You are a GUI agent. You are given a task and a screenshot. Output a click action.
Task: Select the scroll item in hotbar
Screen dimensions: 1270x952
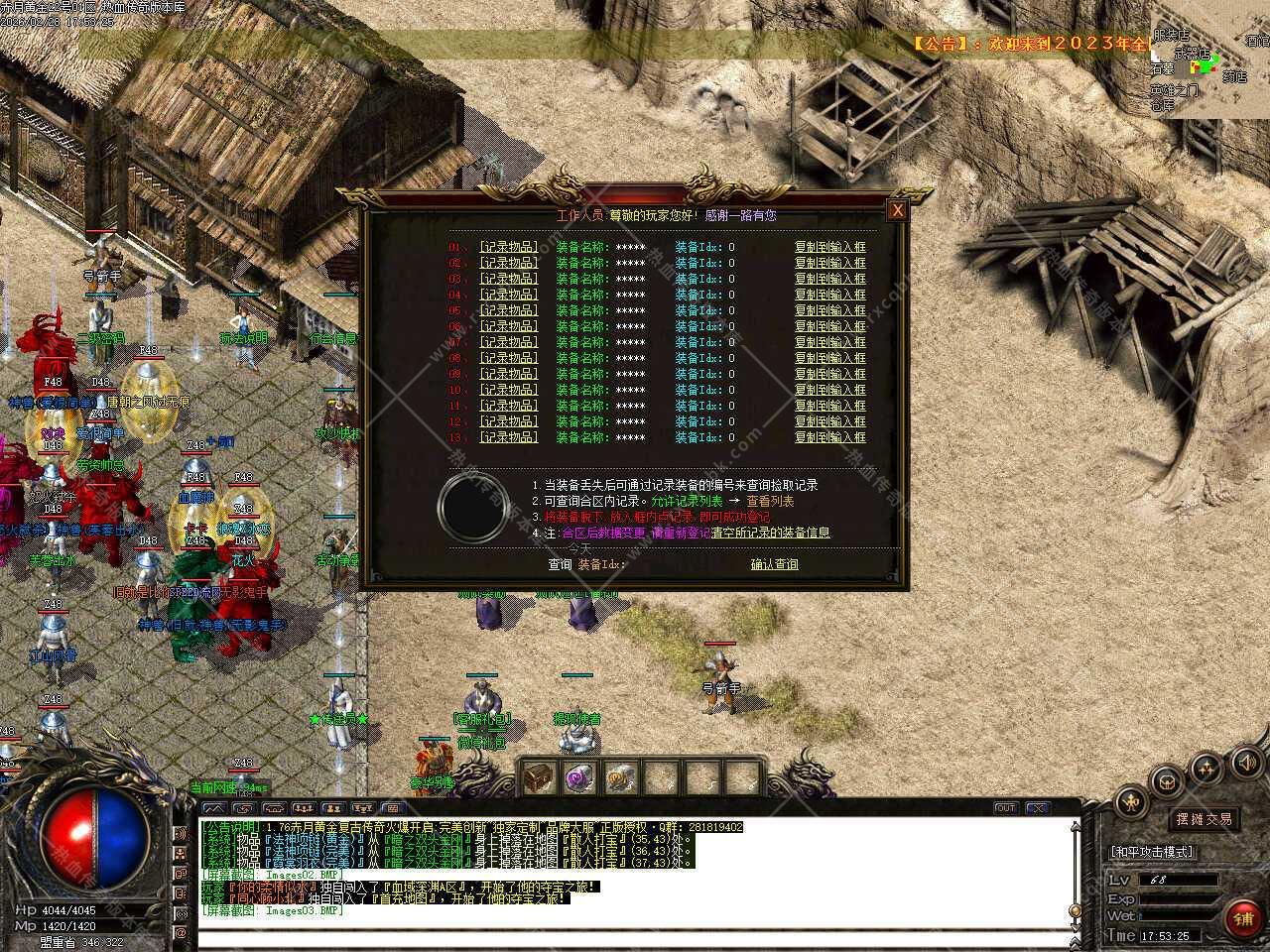[x=620, y=778]
